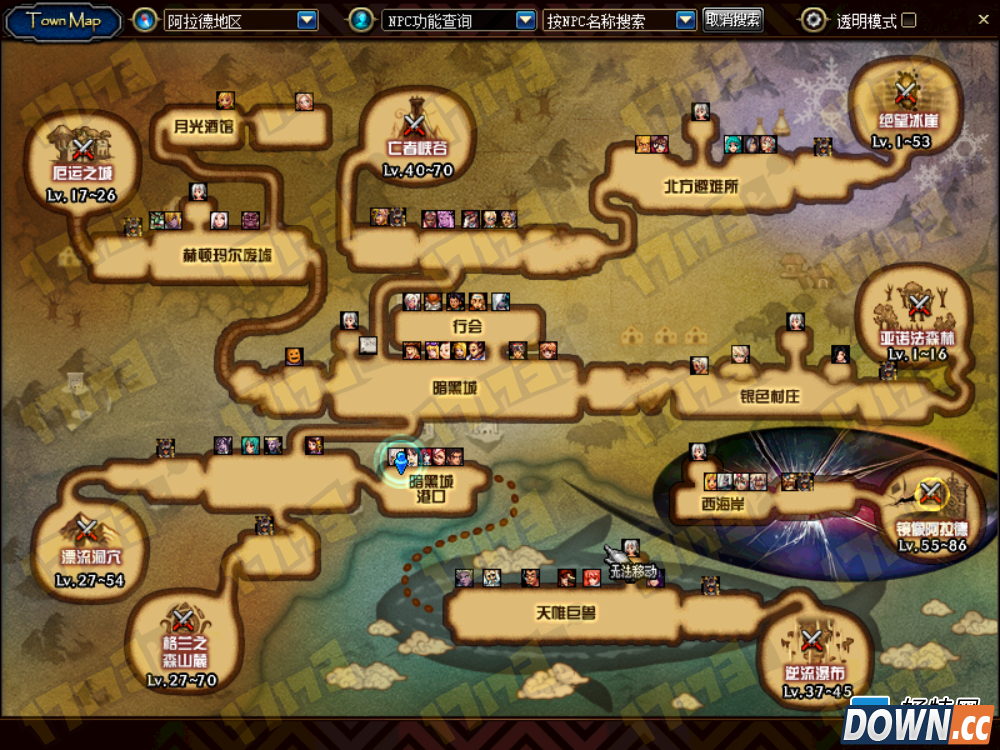Open the 按NPC名称搜索 dropdown
Image resolution: width=1000 pixels, height=750 pixels.
(685, 20)
